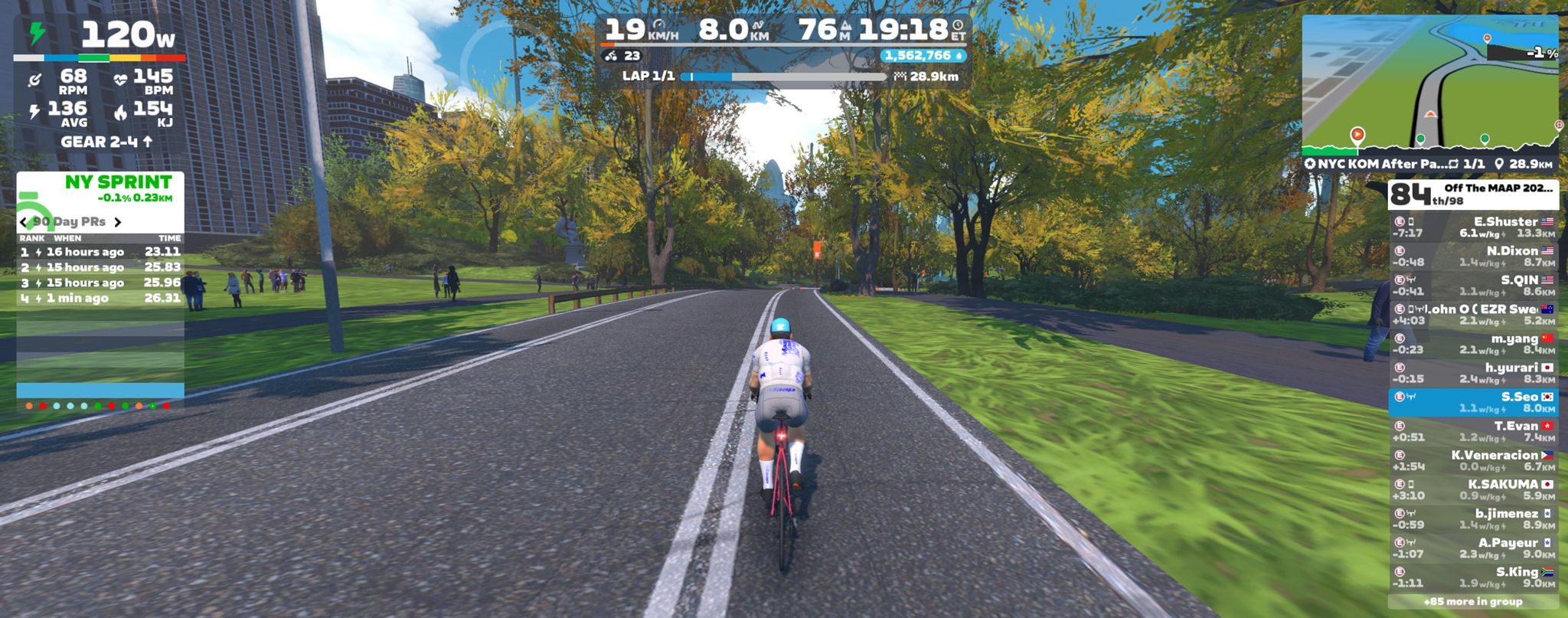Select rider E.Shuster in the list
Screen dimensions: 1568x618
pos(1472,227)
